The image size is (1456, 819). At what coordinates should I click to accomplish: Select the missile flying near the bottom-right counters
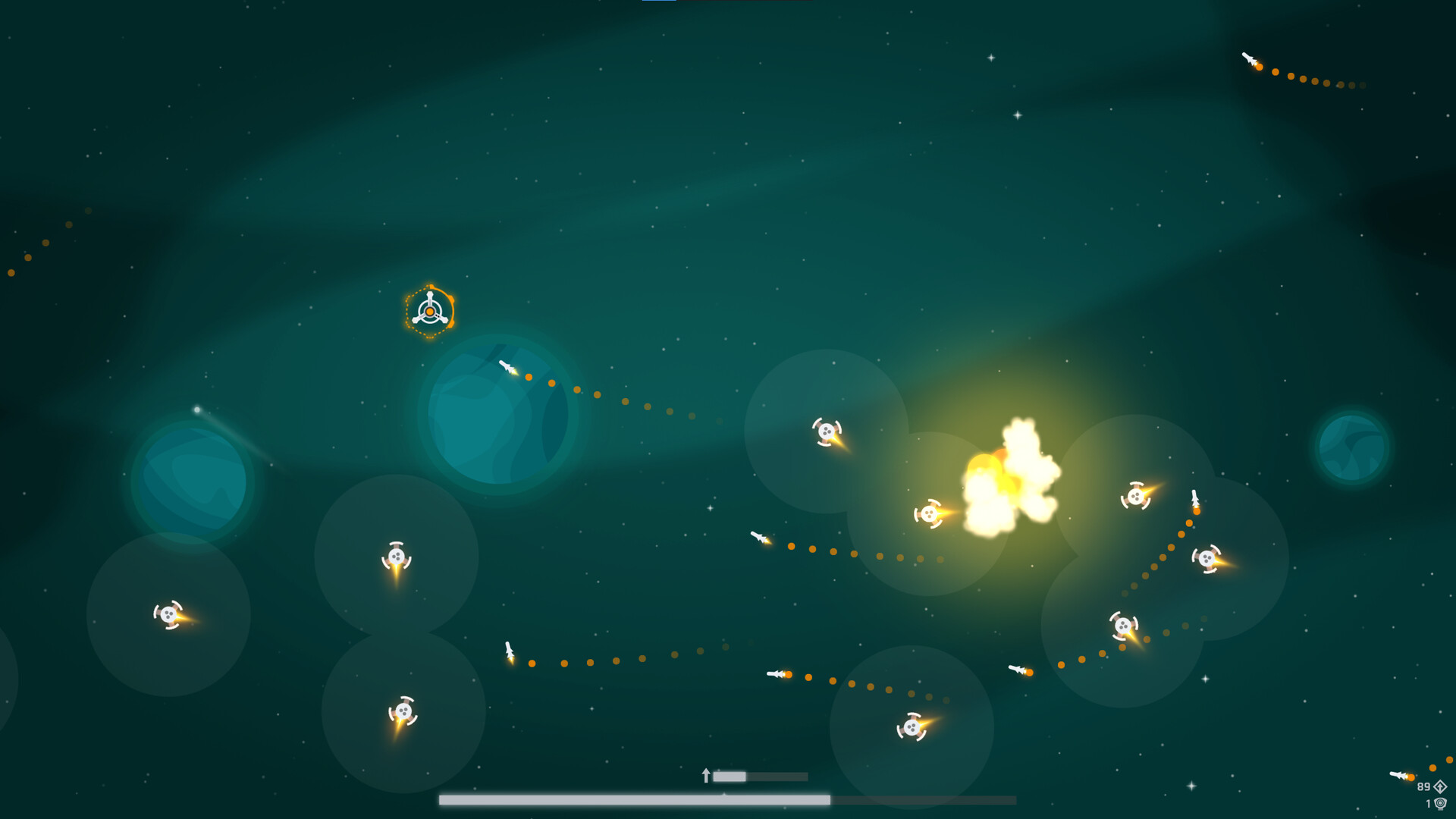coord(1398,776)
